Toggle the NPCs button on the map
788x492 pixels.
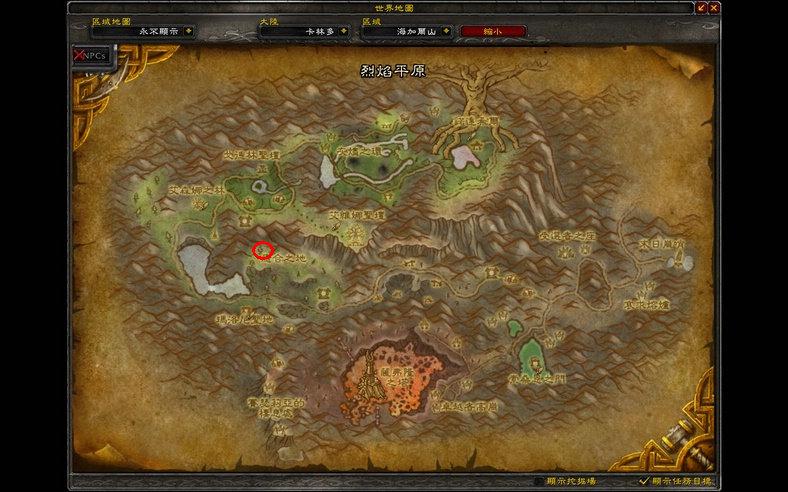pos(93,55)
